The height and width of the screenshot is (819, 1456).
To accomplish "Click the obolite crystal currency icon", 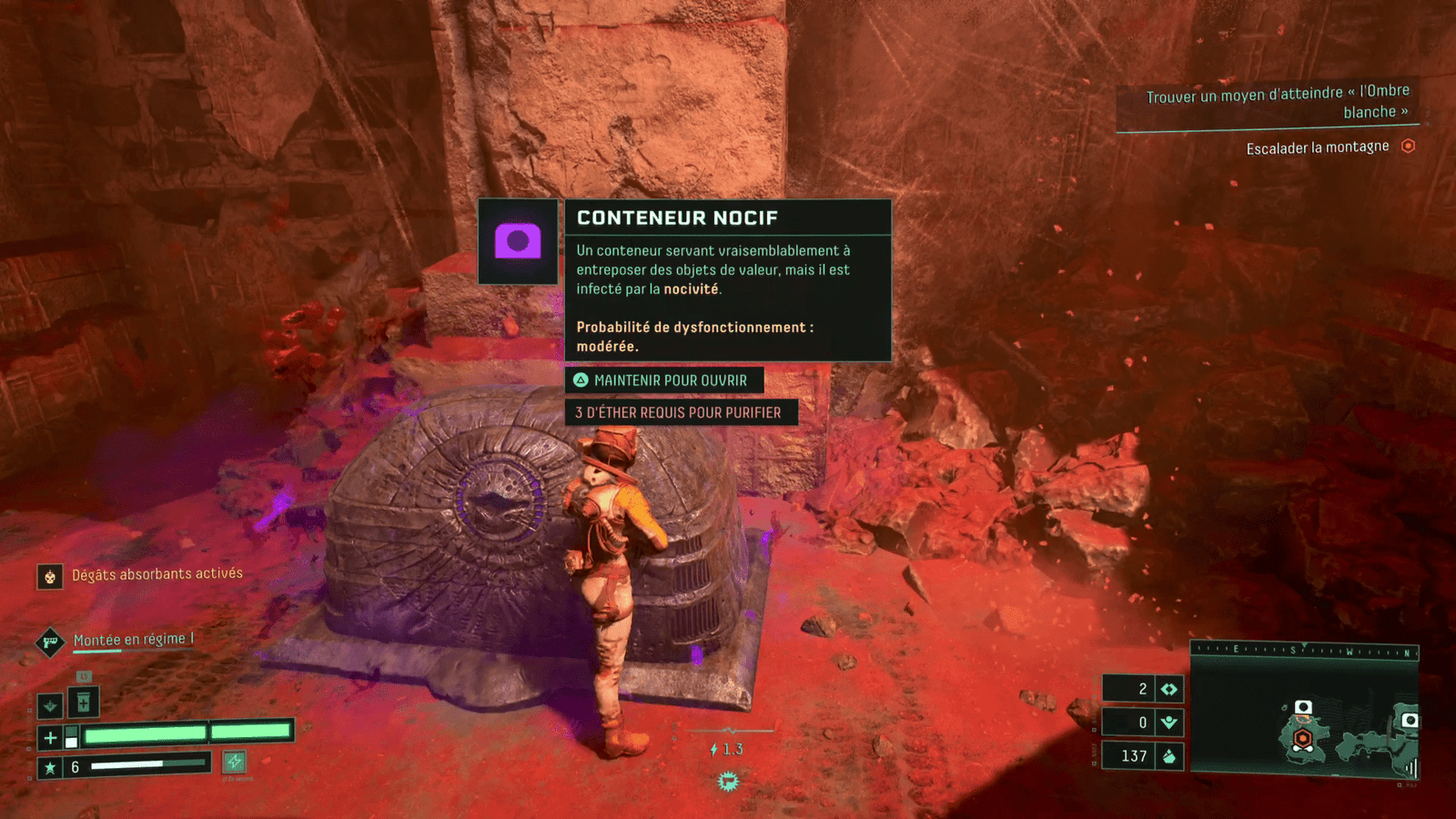I will [1169, 755].
